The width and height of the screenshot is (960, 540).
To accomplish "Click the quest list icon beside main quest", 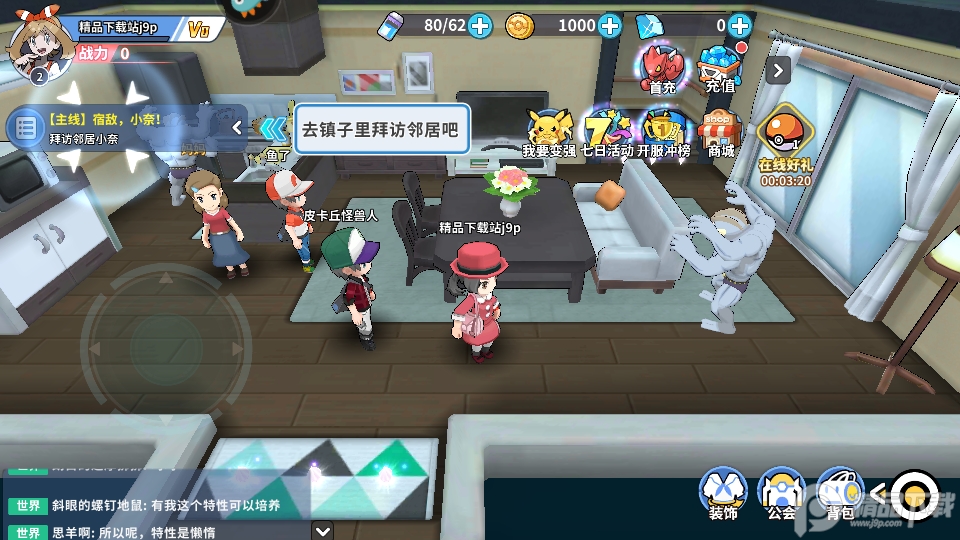I will coord(23,128).
